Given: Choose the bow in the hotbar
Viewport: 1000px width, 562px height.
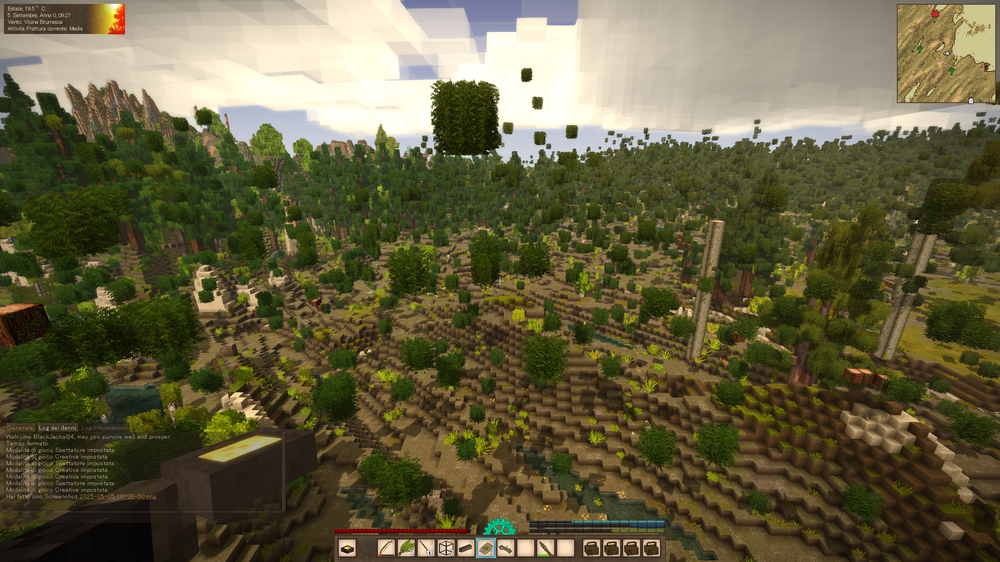Looking at the screenshot, I should pos(386,548).
